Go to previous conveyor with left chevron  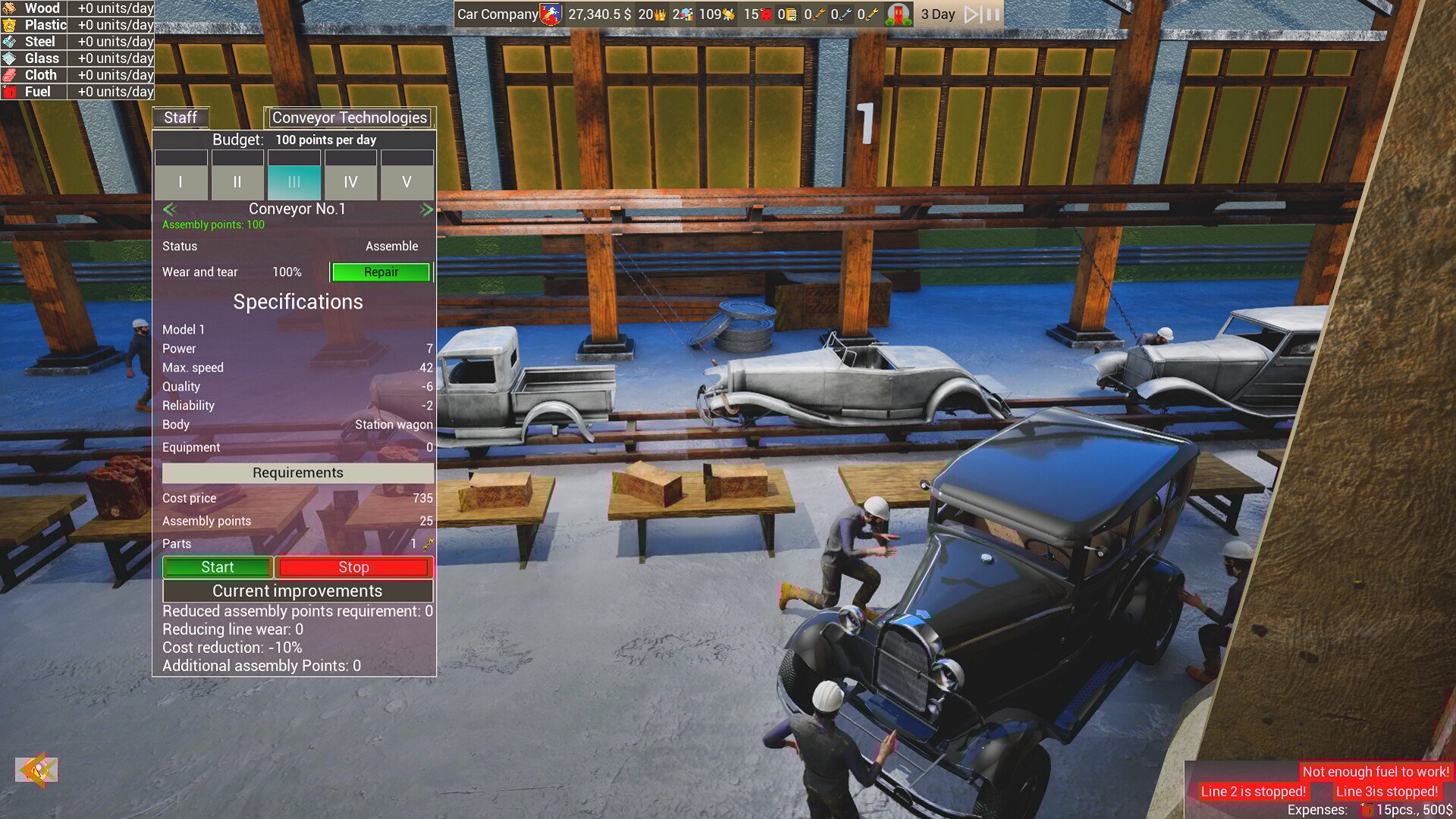[x=168, y=209]
